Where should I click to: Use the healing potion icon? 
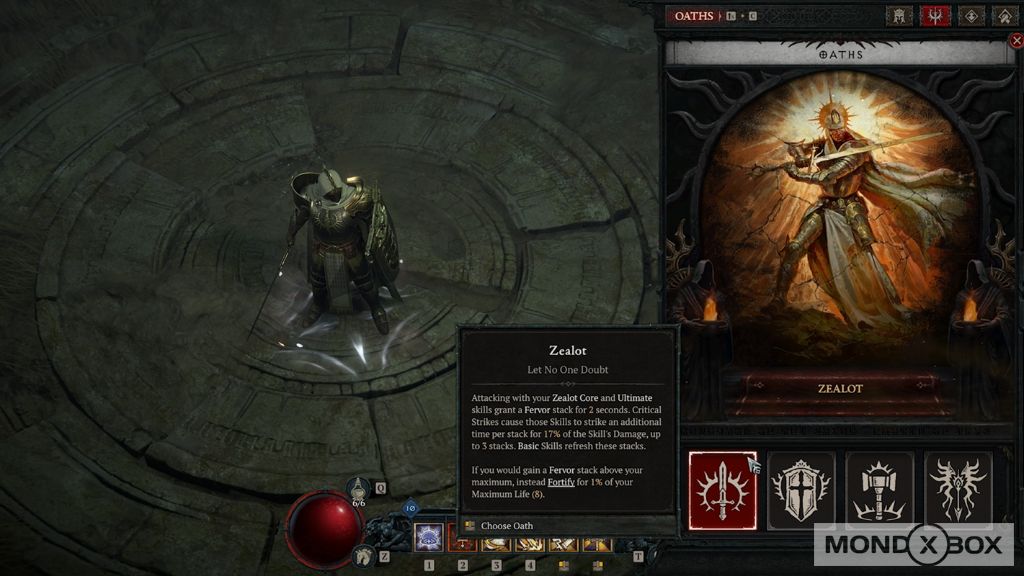point(361,489)
